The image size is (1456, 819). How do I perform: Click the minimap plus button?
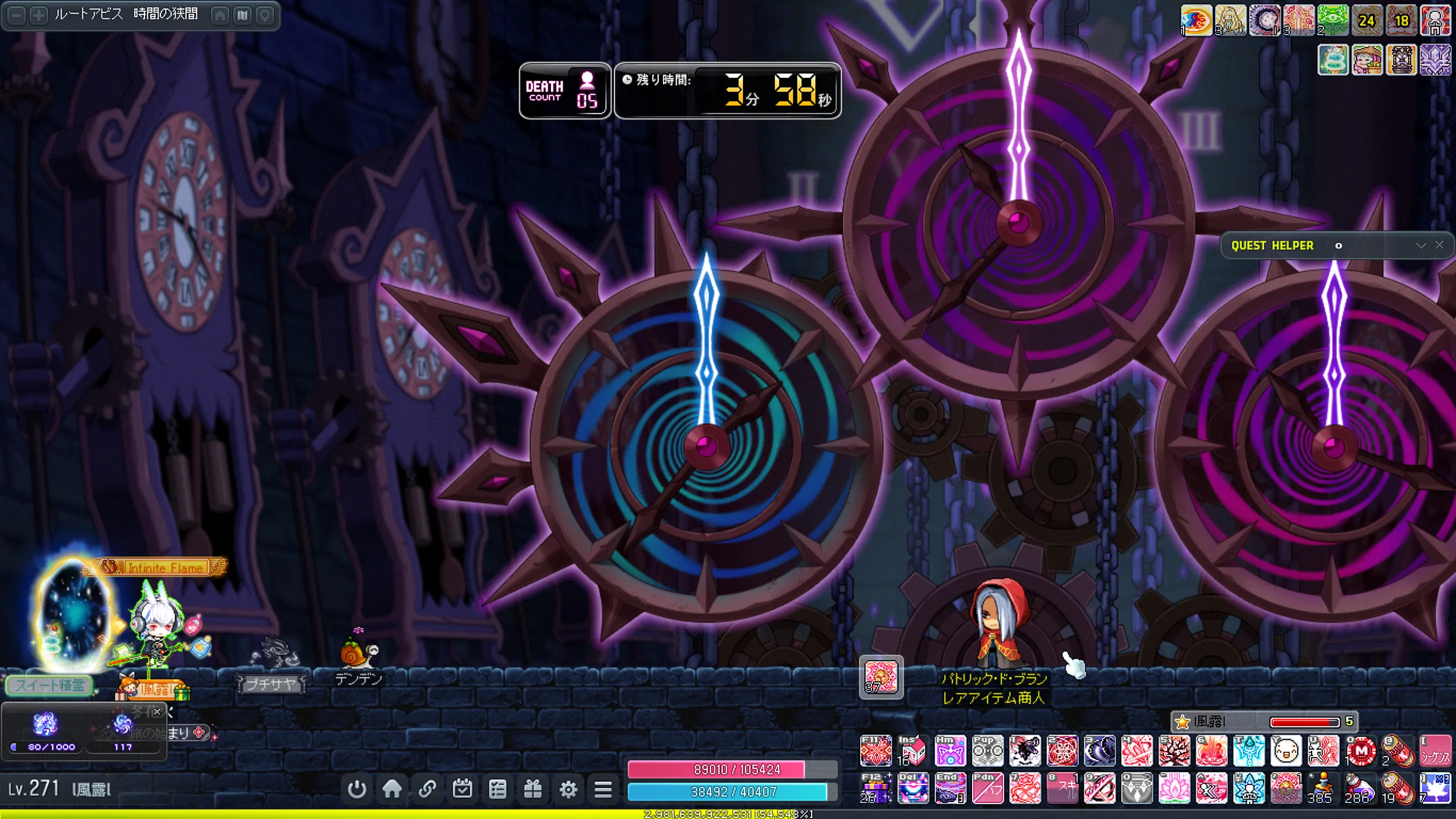click(39, 15)
